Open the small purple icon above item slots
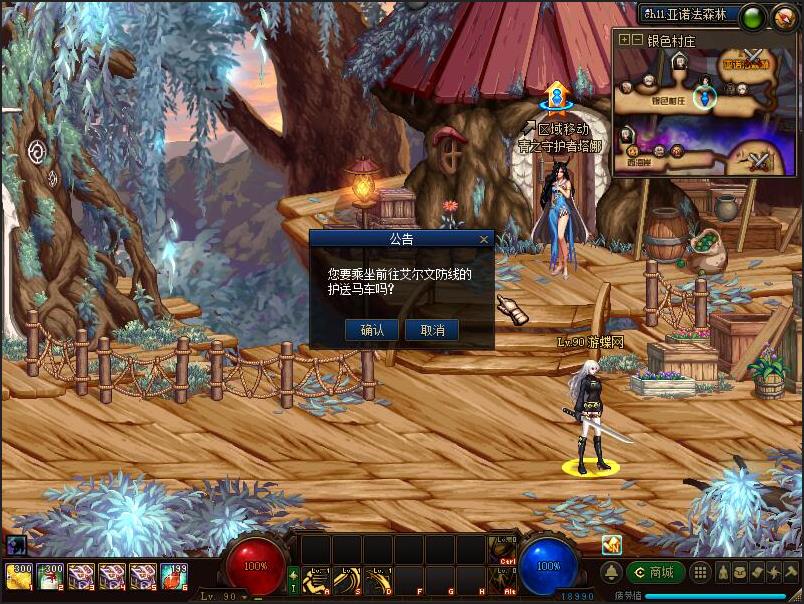 16,545
